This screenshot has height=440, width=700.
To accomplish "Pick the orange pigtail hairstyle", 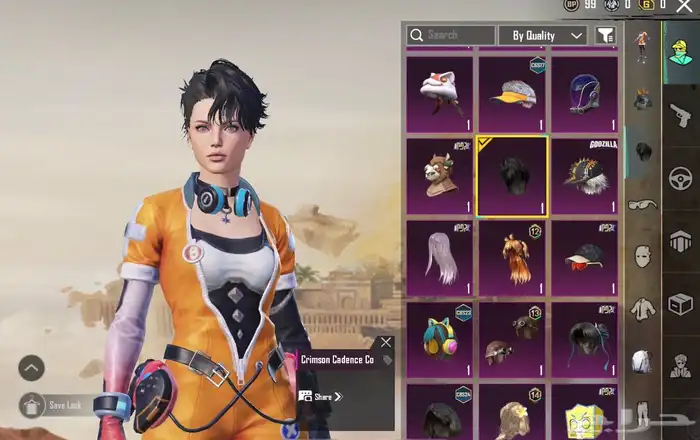I will [x=512, y=259].
